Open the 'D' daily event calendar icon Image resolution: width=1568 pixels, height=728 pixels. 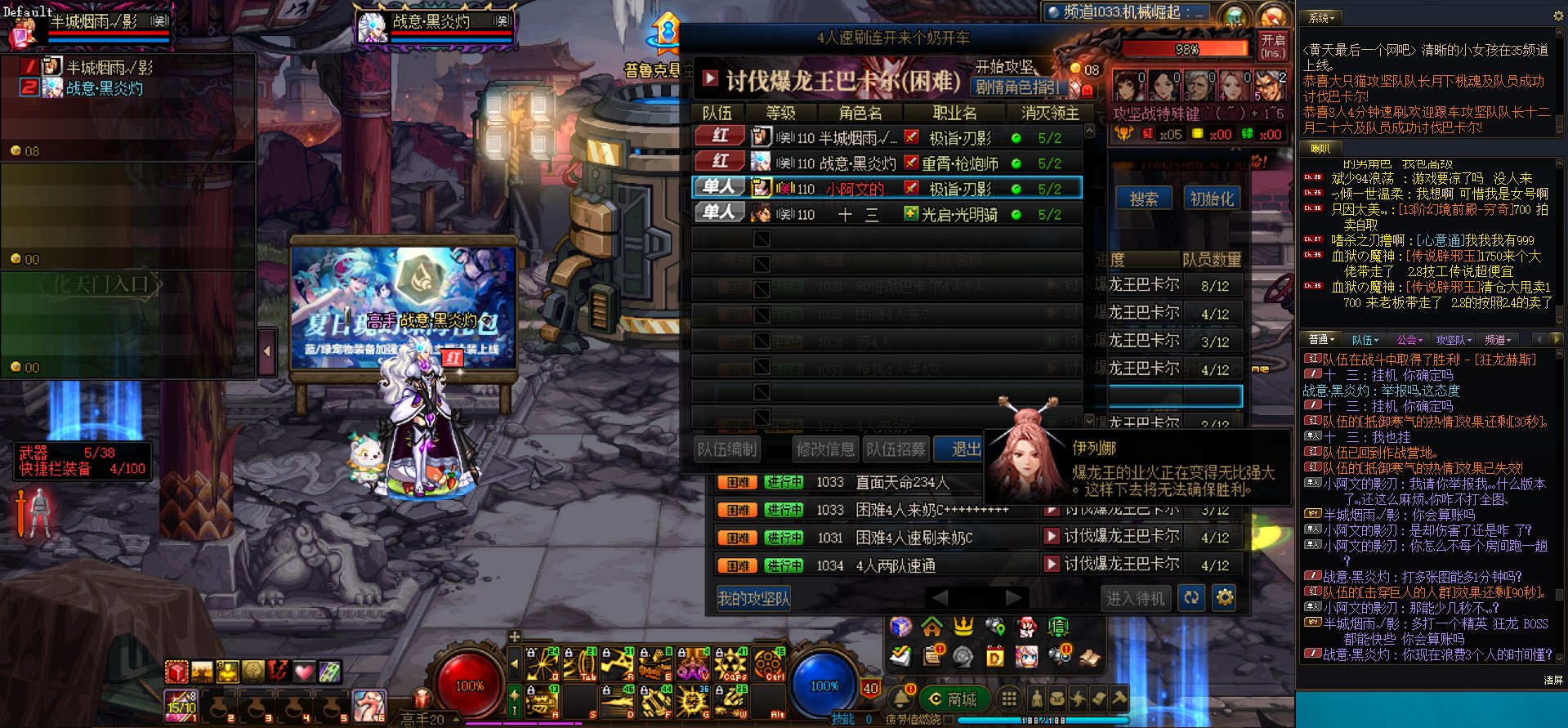[x=995, y=656]
